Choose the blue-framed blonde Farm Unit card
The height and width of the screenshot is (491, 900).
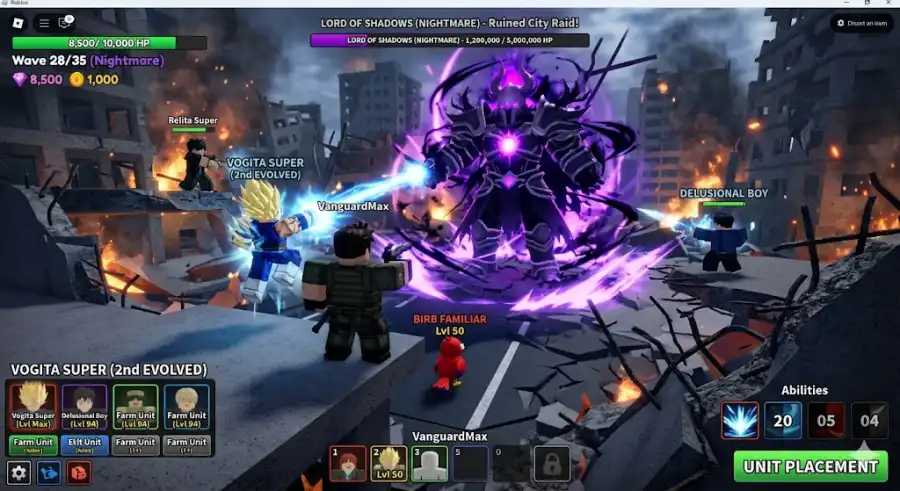tap(187, 405)
